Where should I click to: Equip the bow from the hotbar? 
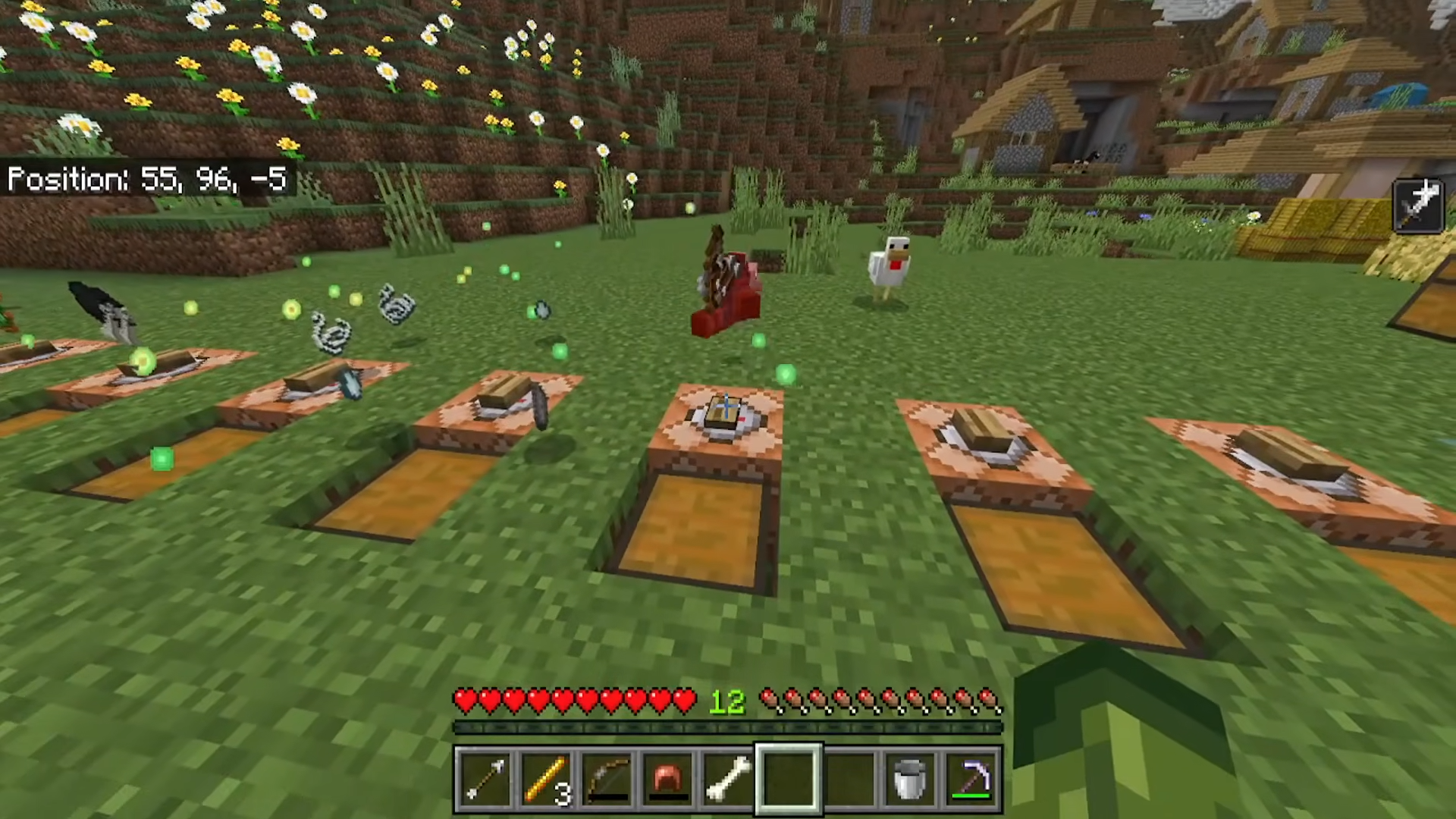tap(606, 779)
